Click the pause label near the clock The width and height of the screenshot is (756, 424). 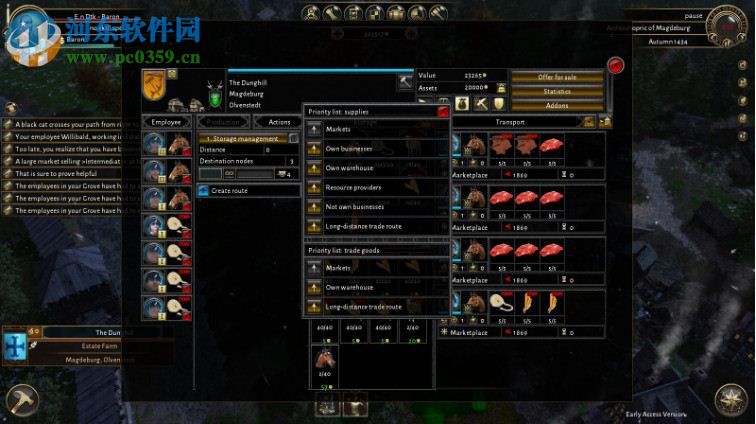tap(694, 16)
